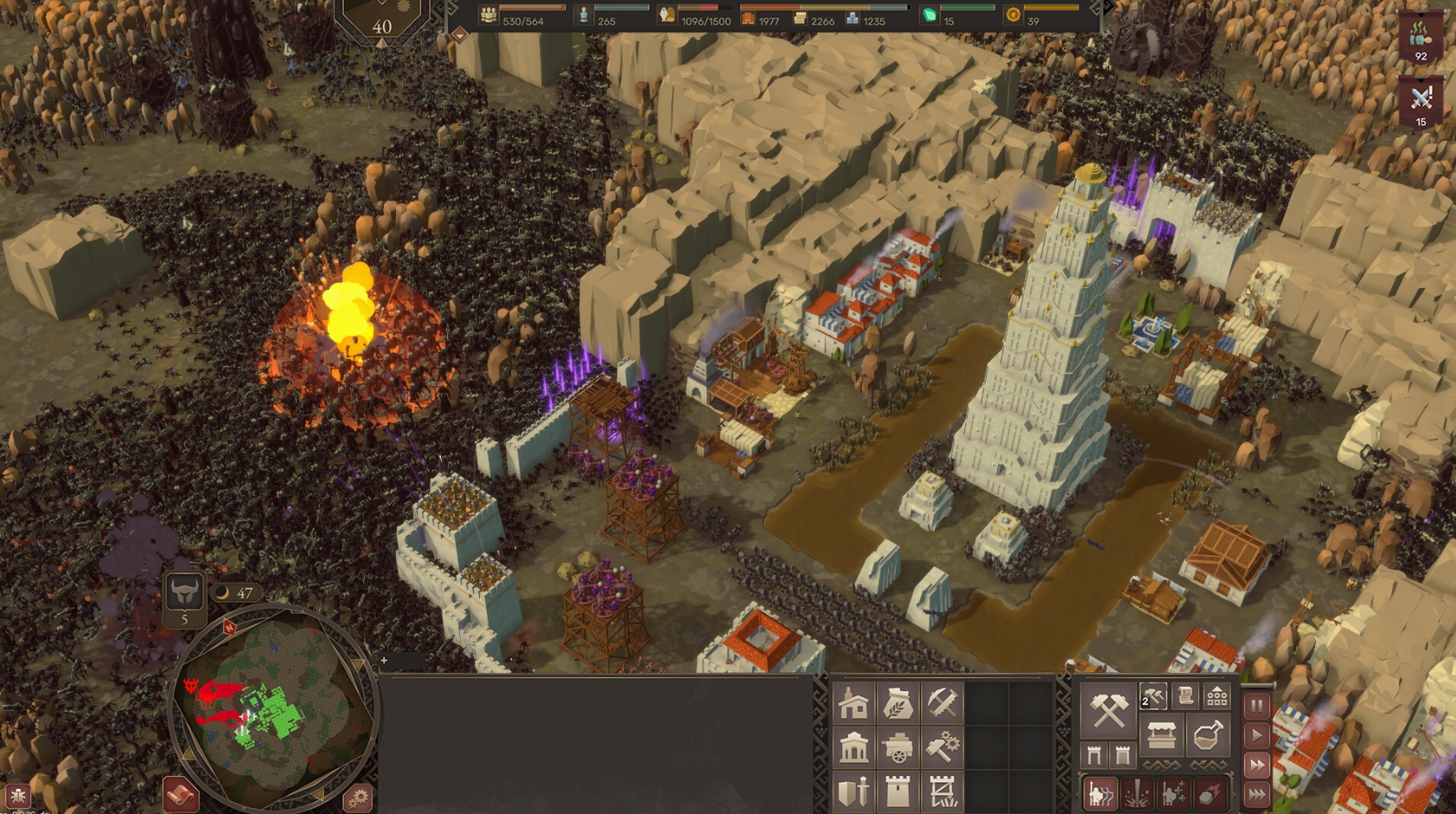1456x814 pixels.
Task: Choose the columned civic building category
Action: 853,747
